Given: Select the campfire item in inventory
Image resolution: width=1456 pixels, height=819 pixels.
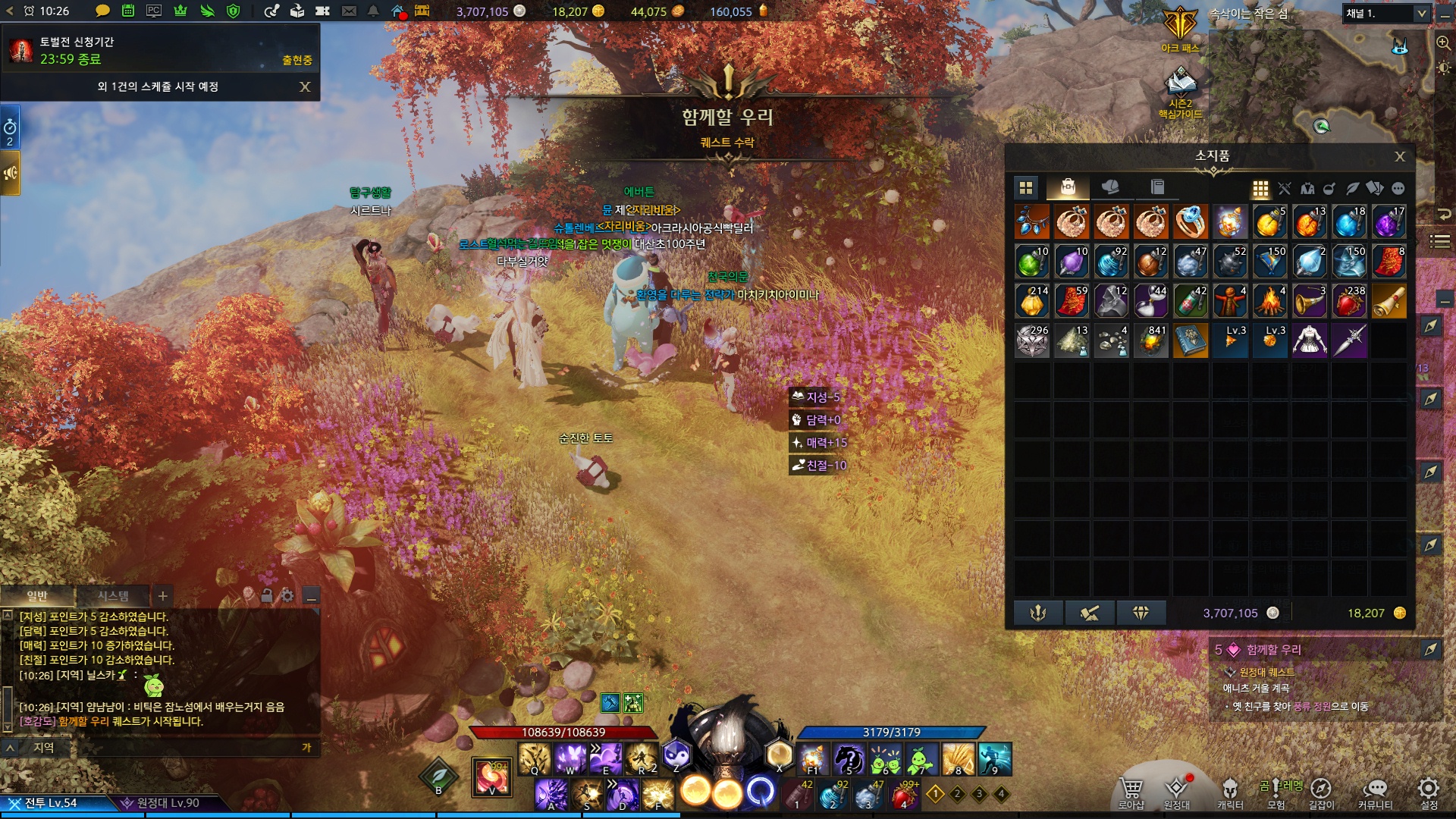Looking at the screenshot, I should pyautogui.click(x=1269, y=301).
